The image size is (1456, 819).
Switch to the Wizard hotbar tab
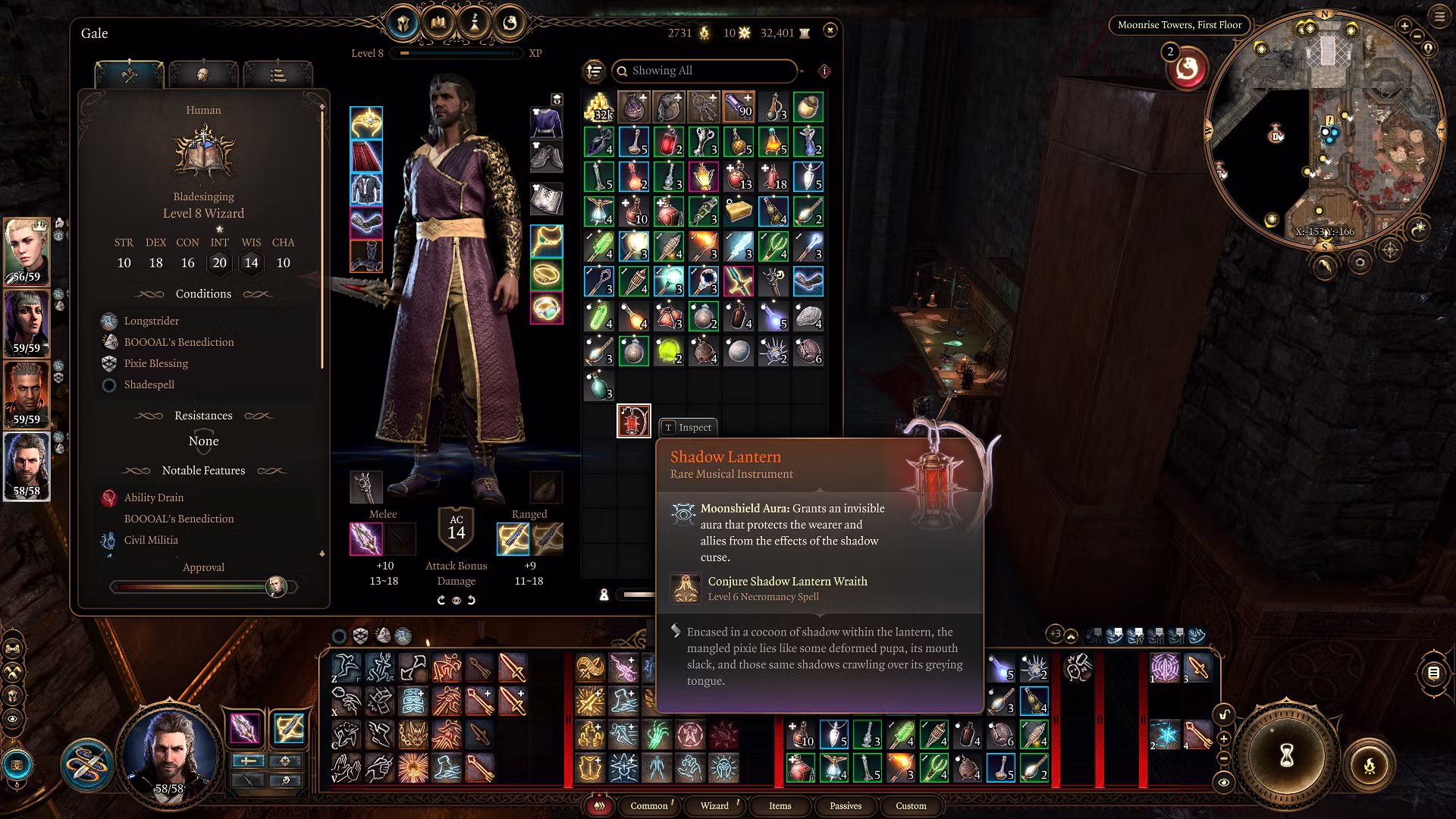(x=714, y=805)
